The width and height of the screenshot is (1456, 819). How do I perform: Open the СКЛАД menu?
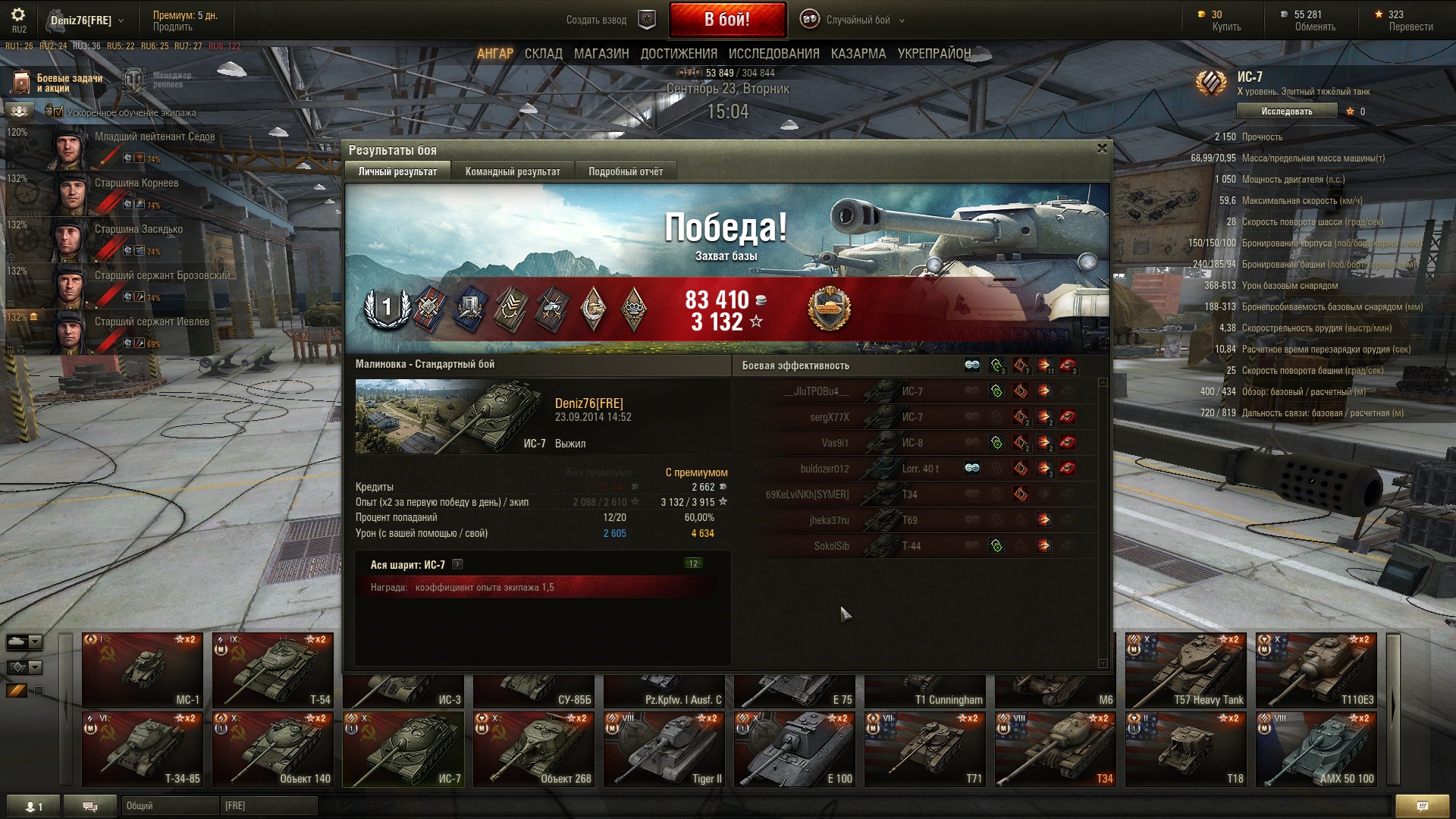tap(543, 54)
